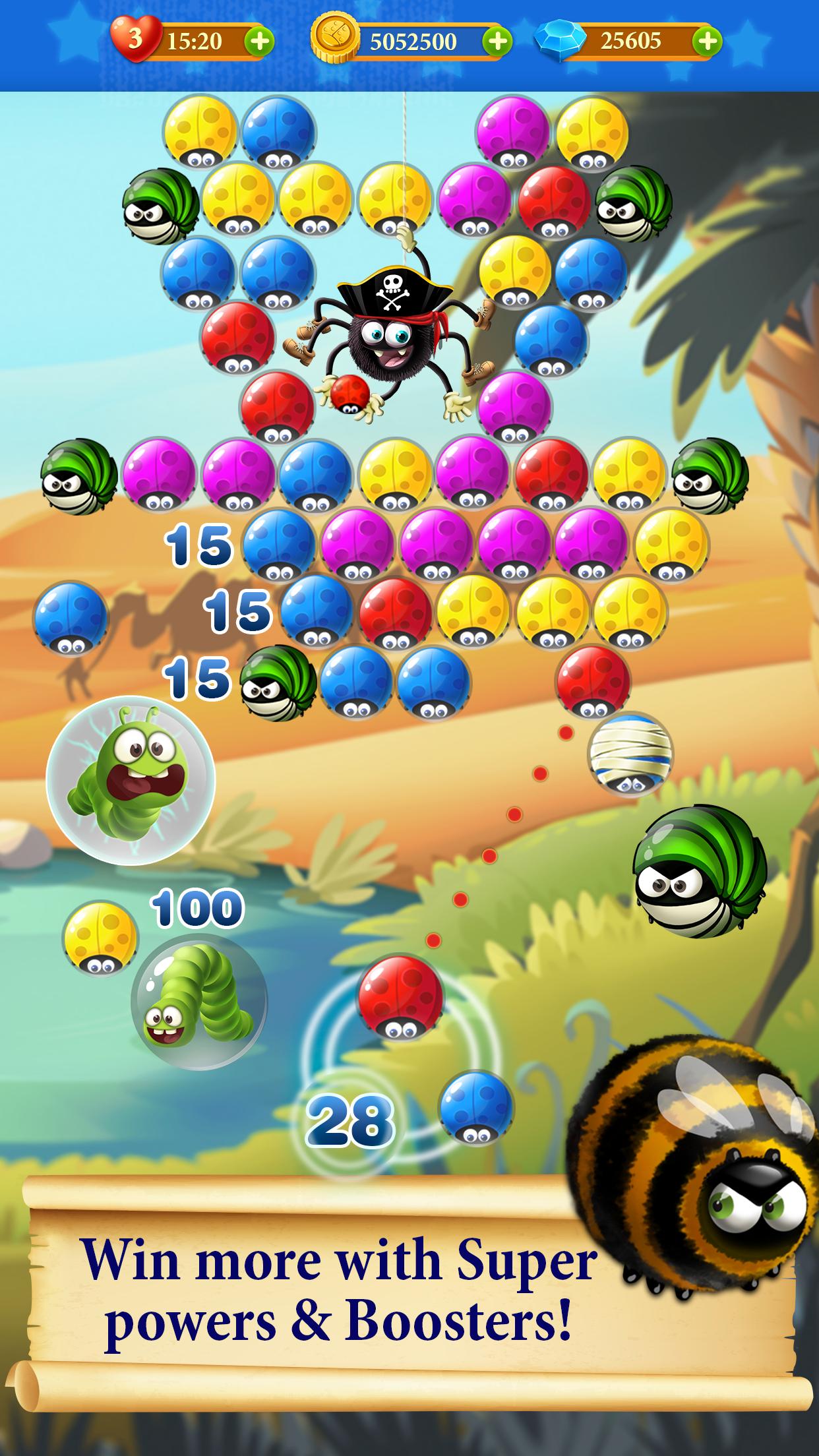The width and height of the screenshot is (819, 1456).
Task: Use the screaming caterpillar super power bubble
Action: click(131, 780)
